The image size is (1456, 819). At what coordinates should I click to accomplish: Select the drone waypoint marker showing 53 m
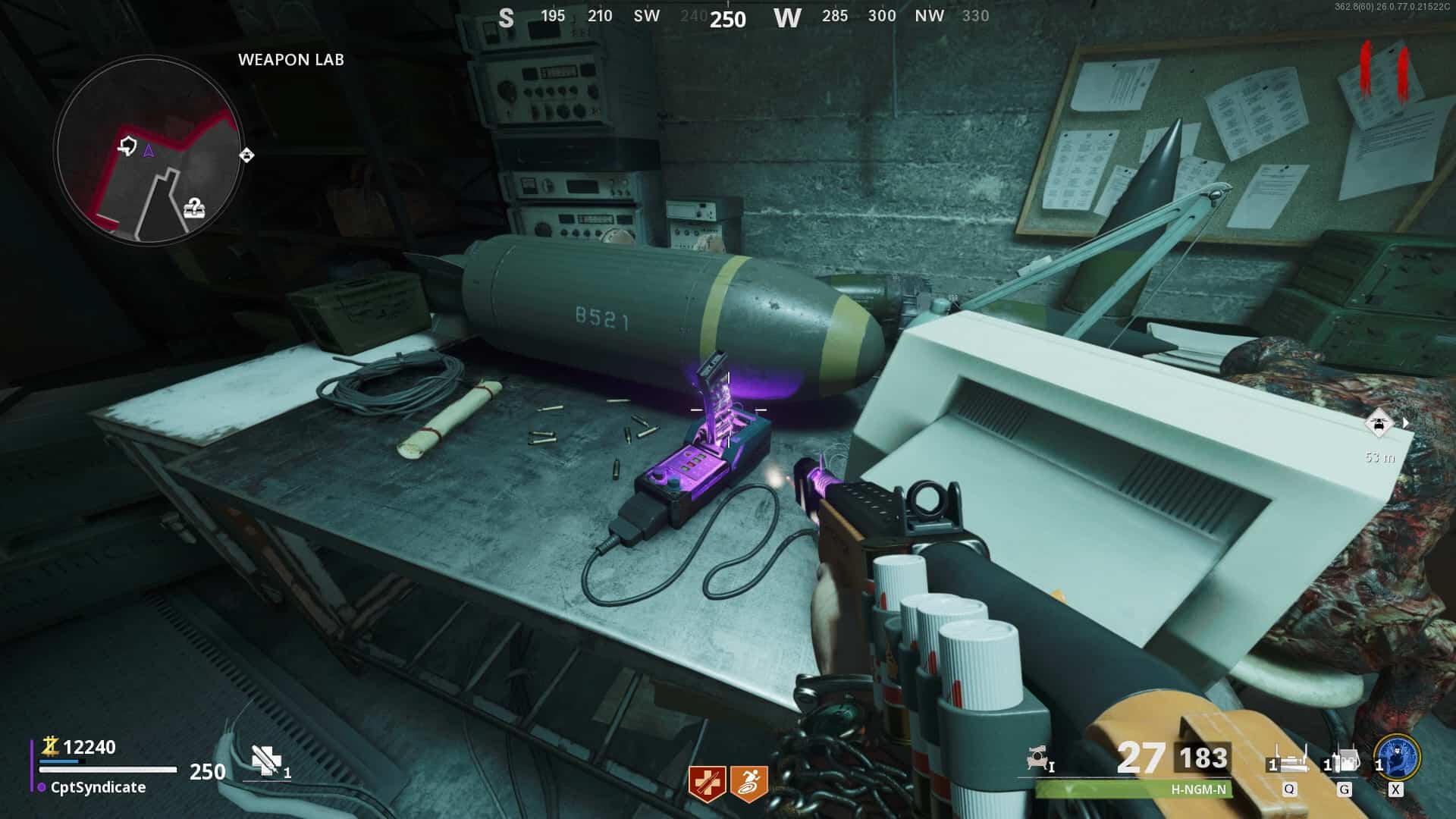pos(1379,423)
